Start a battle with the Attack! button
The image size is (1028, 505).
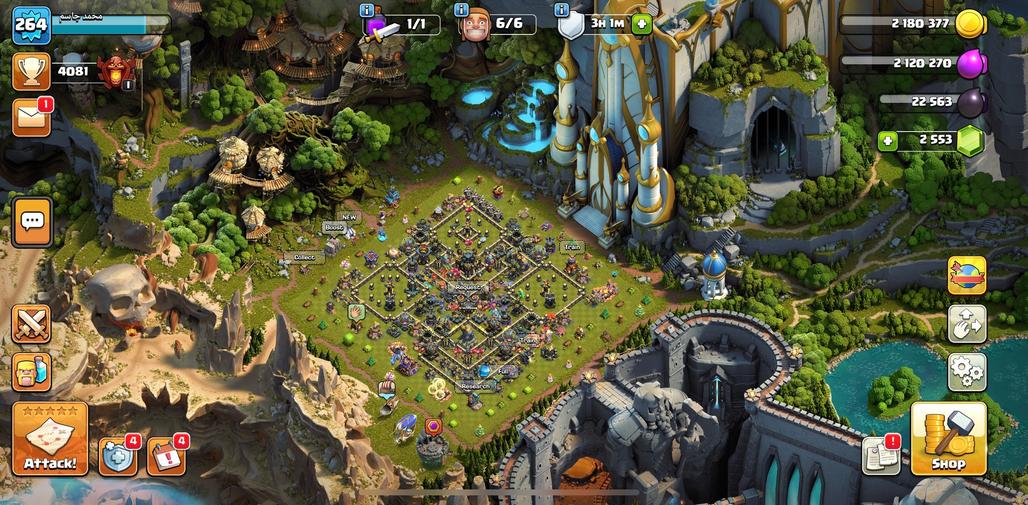50,439
